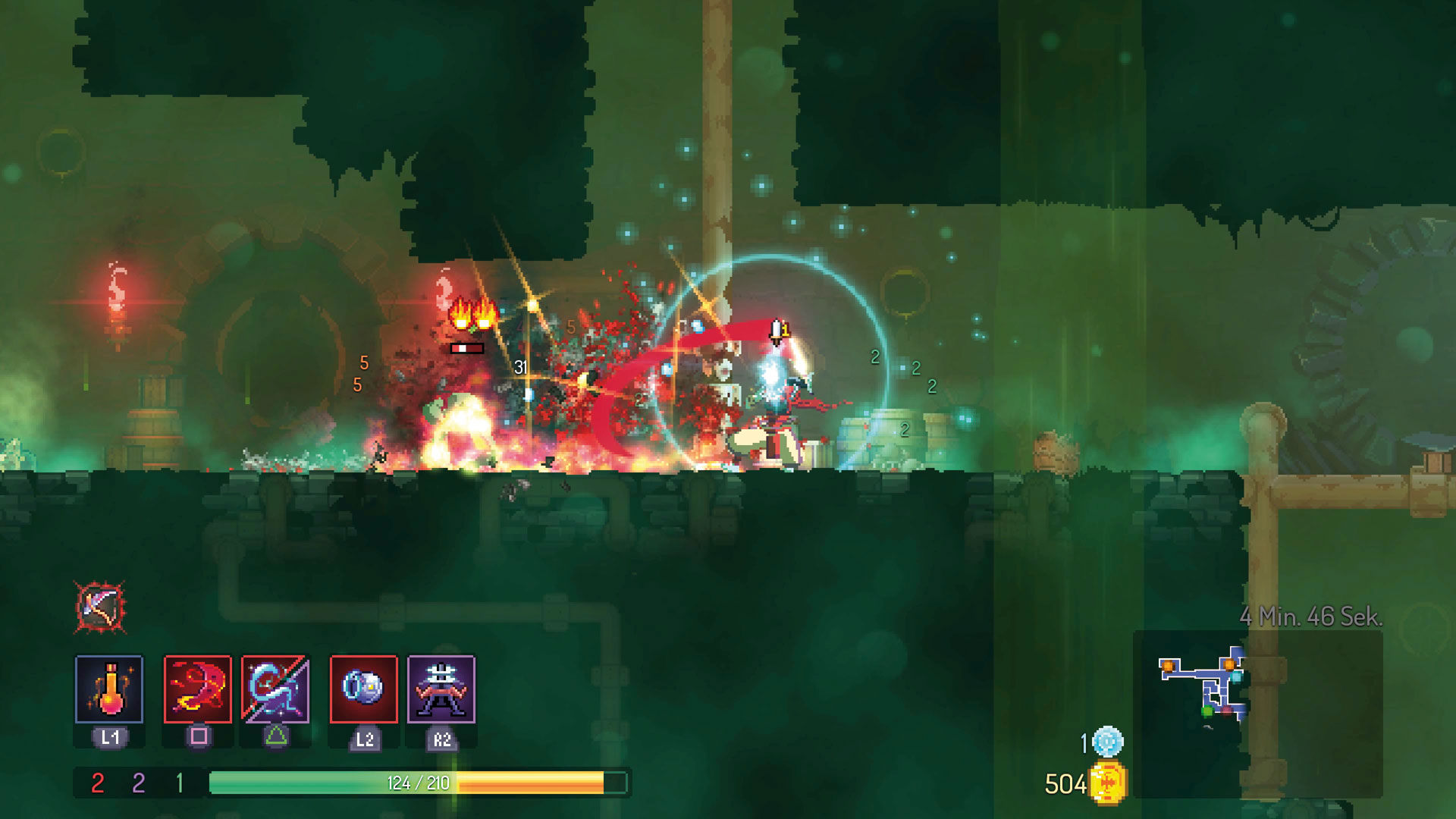This screenshot has height=819, width=1456.
Task: Click the bow mutation icon
Action: point(100,607)
